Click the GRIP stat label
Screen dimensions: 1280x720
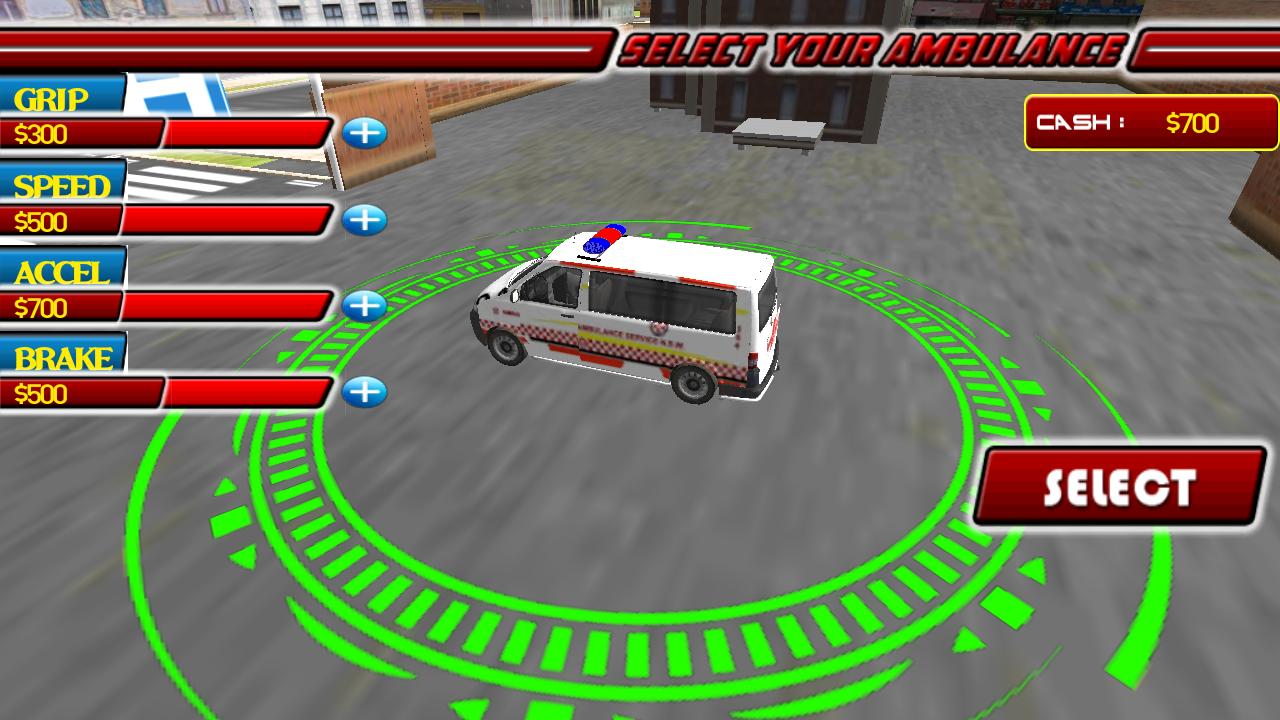48,98
